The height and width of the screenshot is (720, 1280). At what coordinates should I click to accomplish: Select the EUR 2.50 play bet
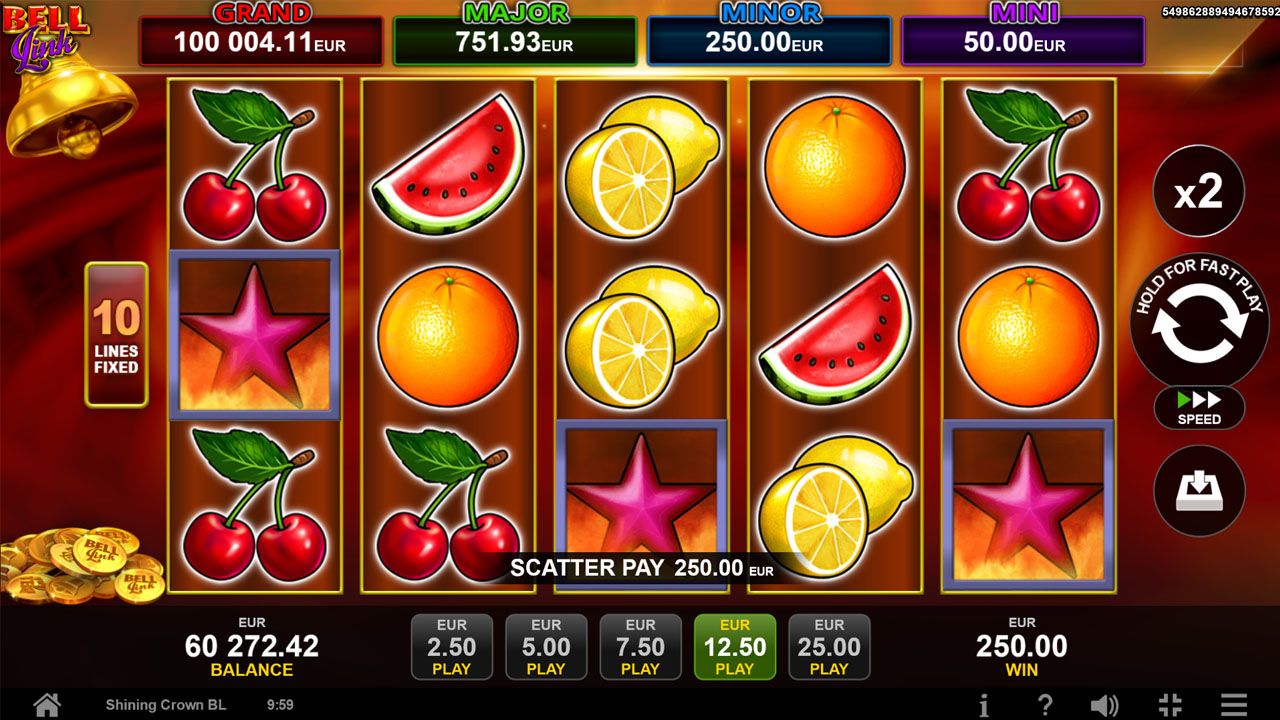pos(452,647)
